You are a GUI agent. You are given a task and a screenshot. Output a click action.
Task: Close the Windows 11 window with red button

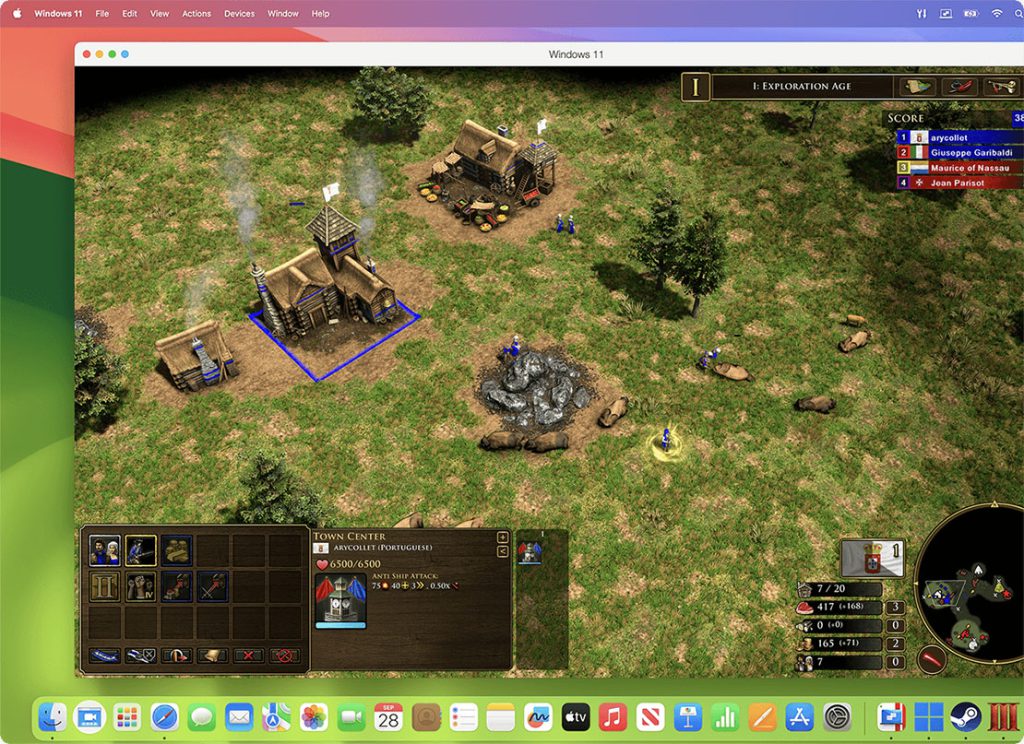(86, 54)
